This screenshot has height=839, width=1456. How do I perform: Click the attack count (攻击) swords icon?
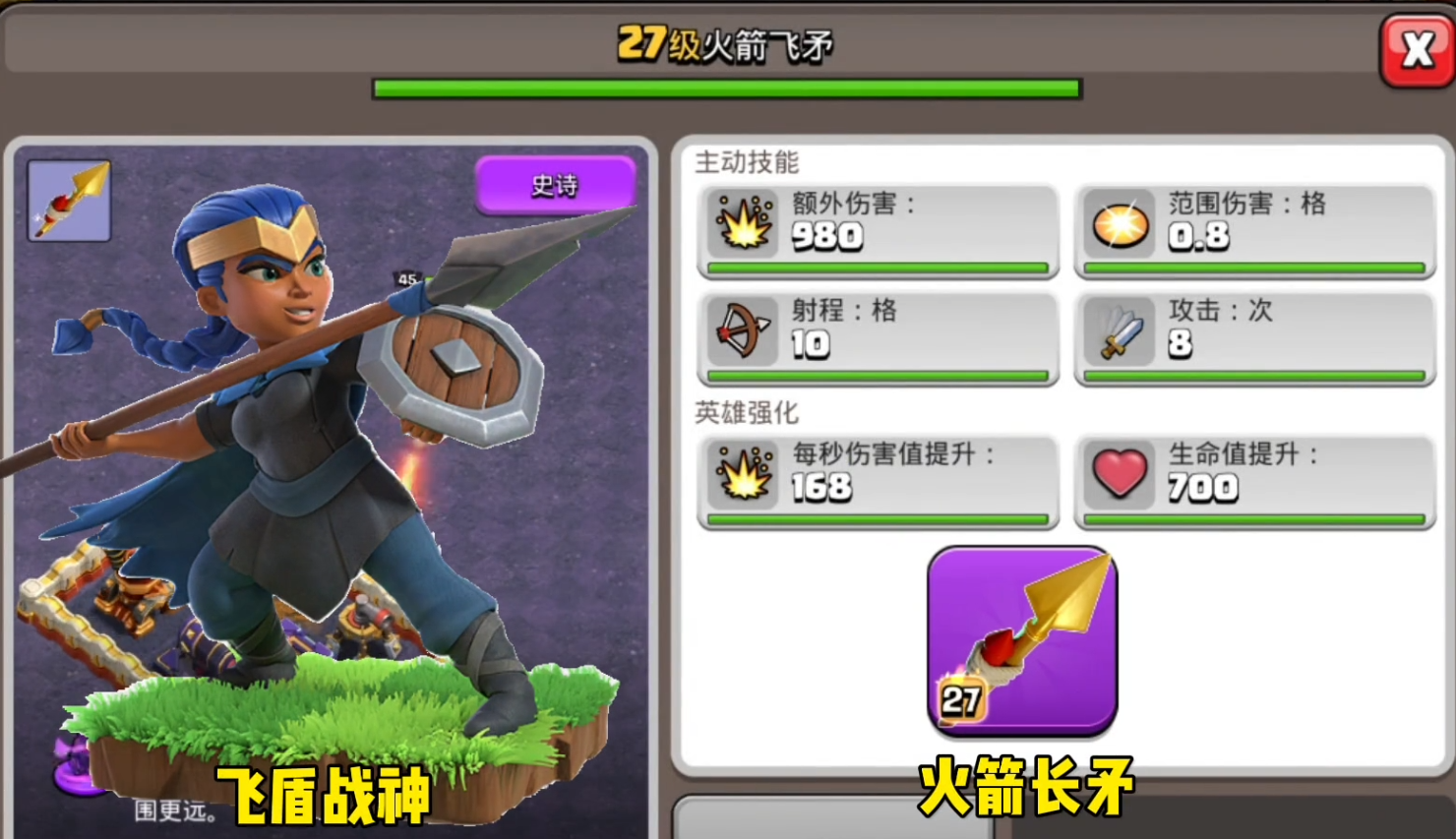(x=1121, y=334)
